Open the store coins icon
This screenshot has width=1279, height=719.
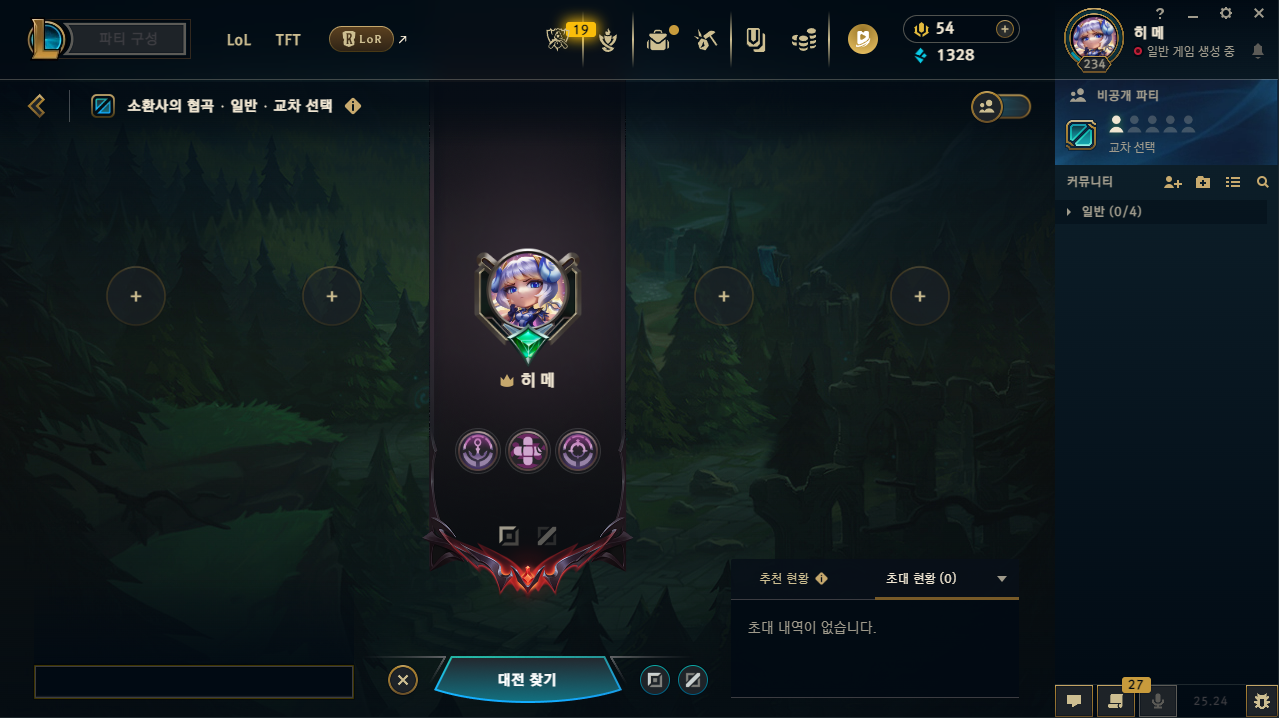pyautogui.click(x=804, y=40)
